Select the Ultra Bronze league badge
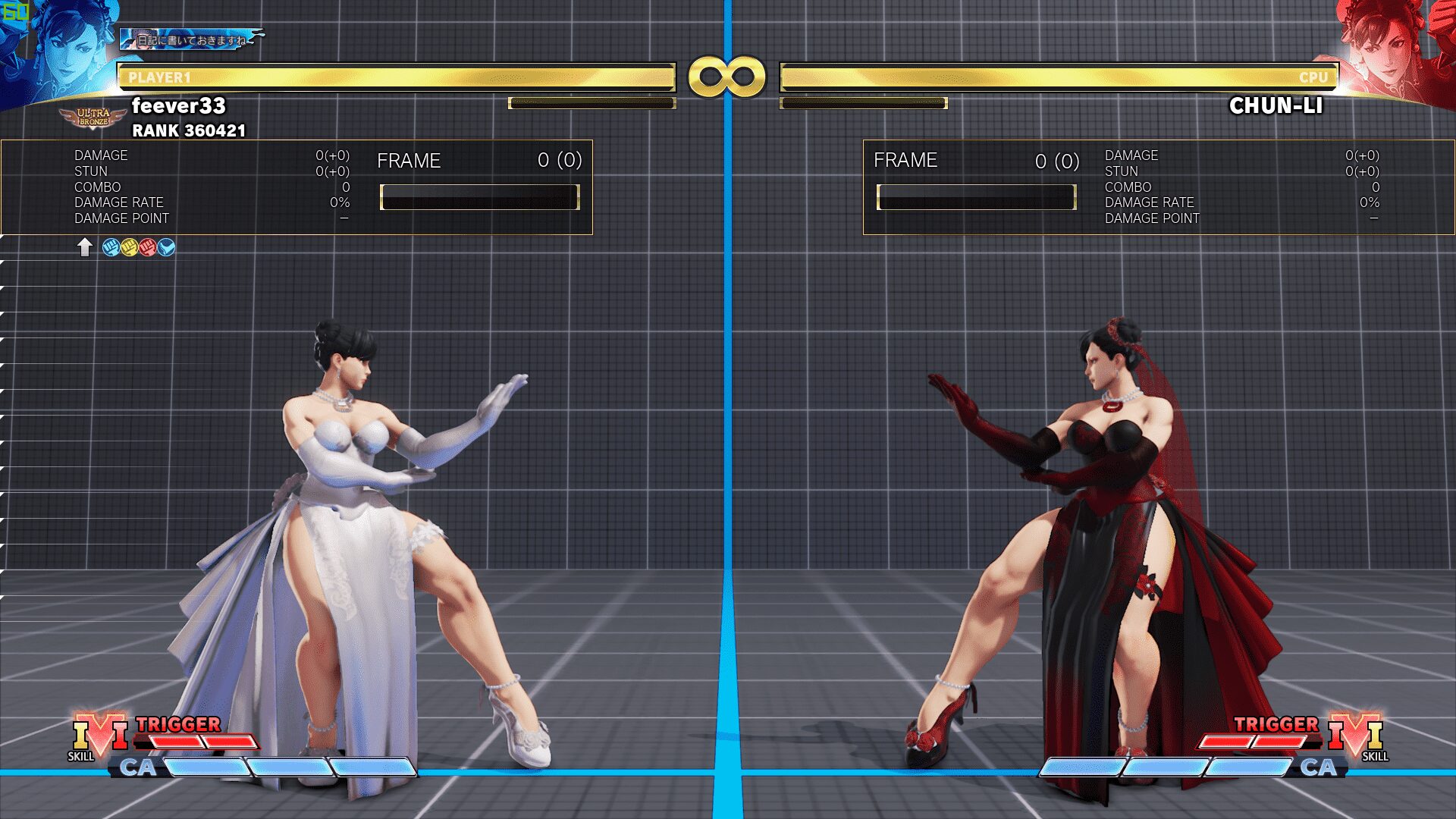 [x=93, y=118]
